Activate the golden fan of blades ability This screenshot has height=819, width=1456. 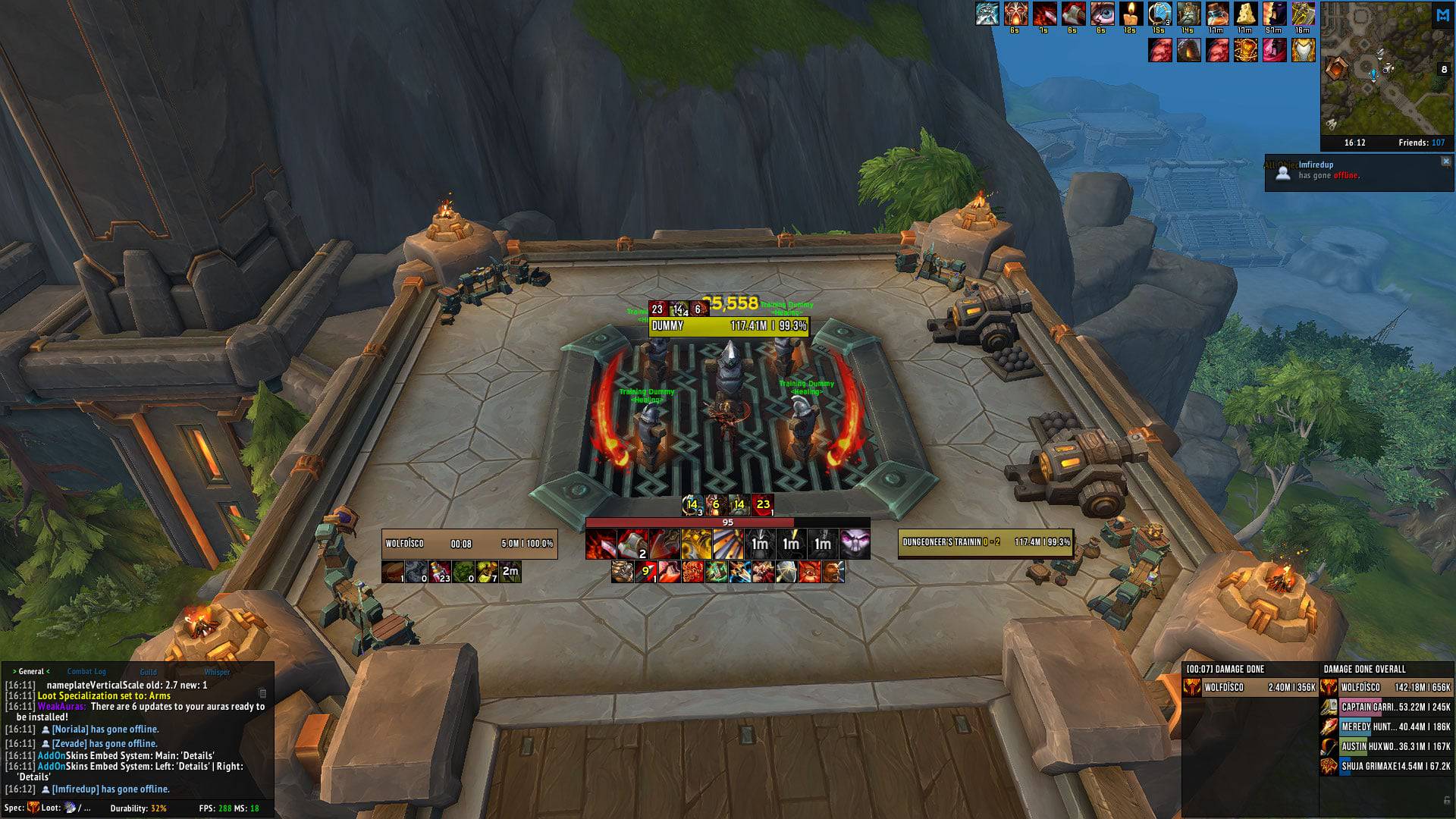coord(727,544)
